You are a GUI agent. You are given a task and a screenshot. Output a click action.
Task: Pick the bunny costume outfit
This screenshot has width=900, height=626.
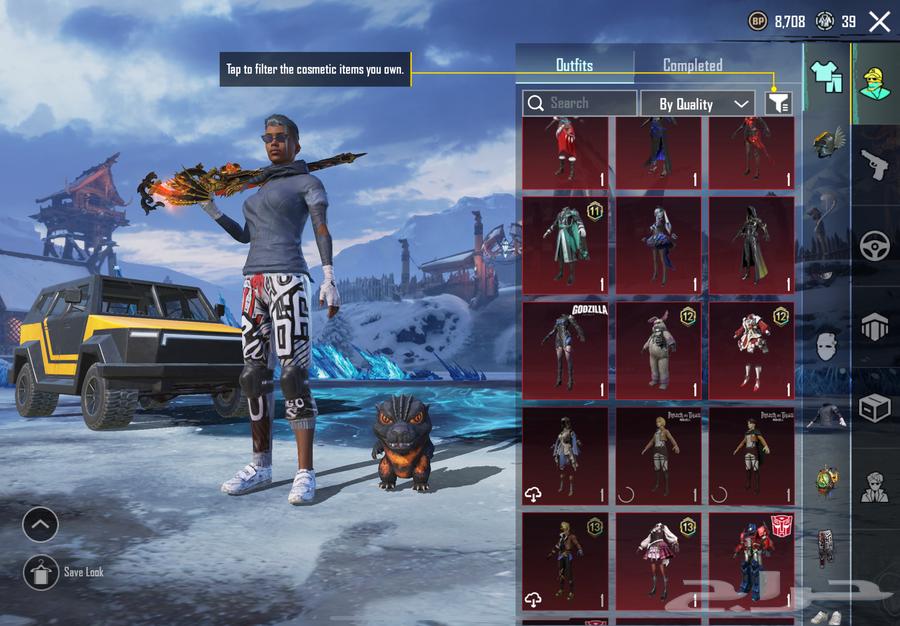point(658,349)
